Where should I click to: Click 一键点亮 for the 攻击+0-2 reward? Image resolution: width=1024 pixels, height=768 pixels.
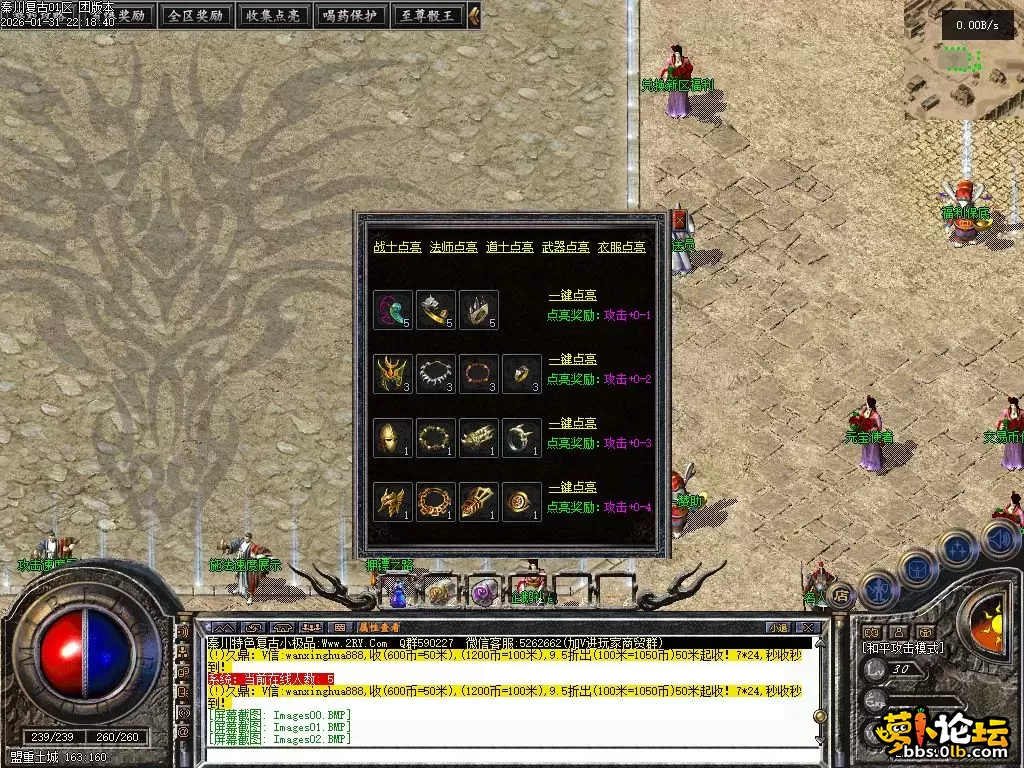pyautogui.click(x=573, y=360)
